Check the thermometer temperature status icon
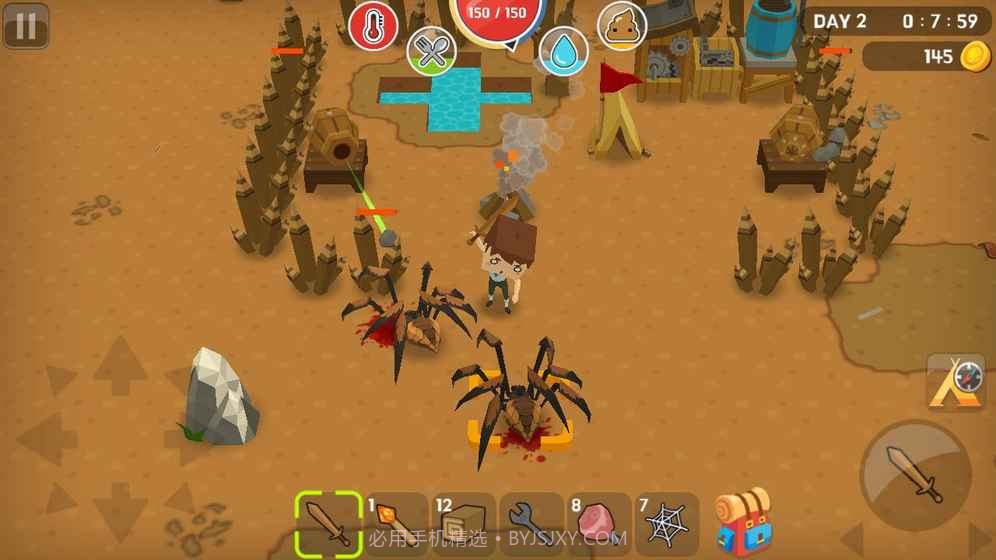996x560 pixels. (x=373, y=27)
